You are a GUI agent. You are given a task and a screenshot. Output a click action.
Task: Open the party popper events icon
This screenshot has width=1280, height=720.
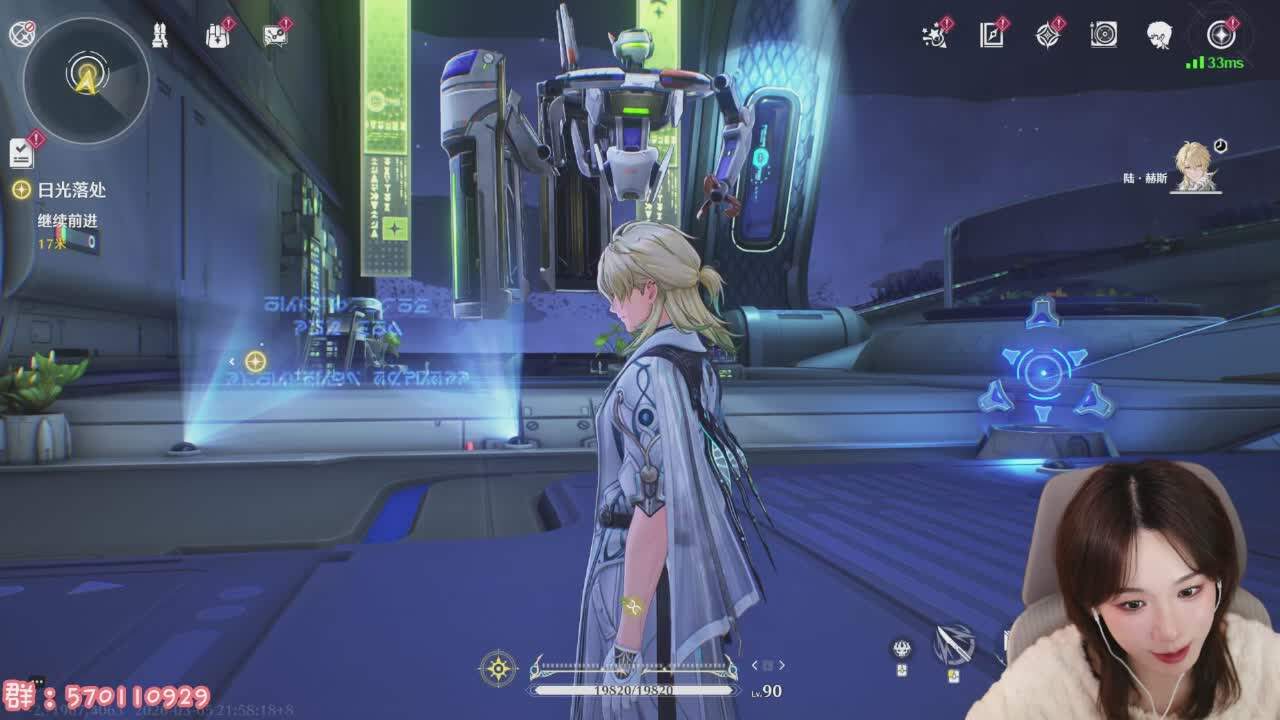pos(935,35)
